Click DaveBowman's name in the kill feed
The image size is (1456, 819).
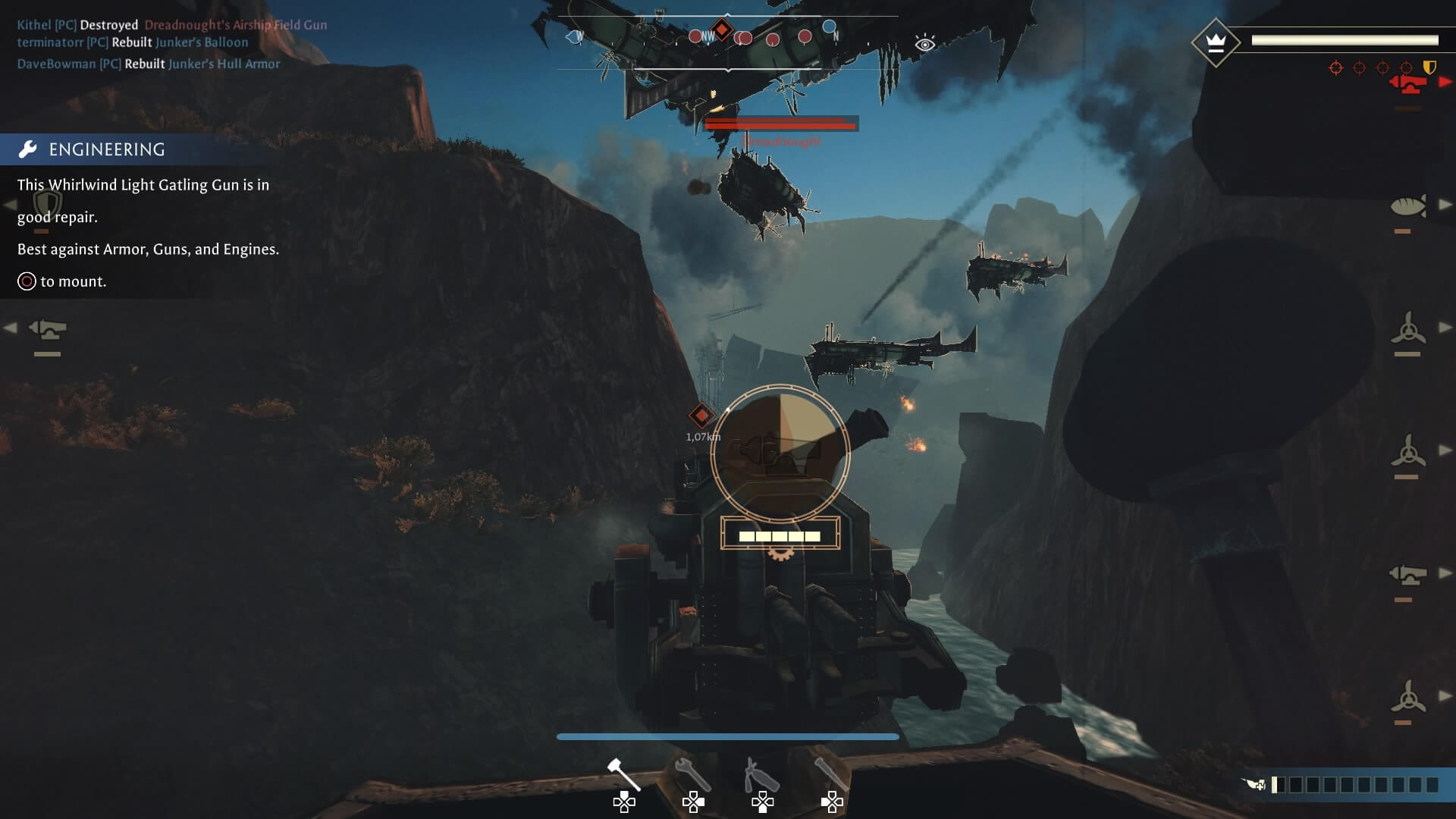(57, 64)
